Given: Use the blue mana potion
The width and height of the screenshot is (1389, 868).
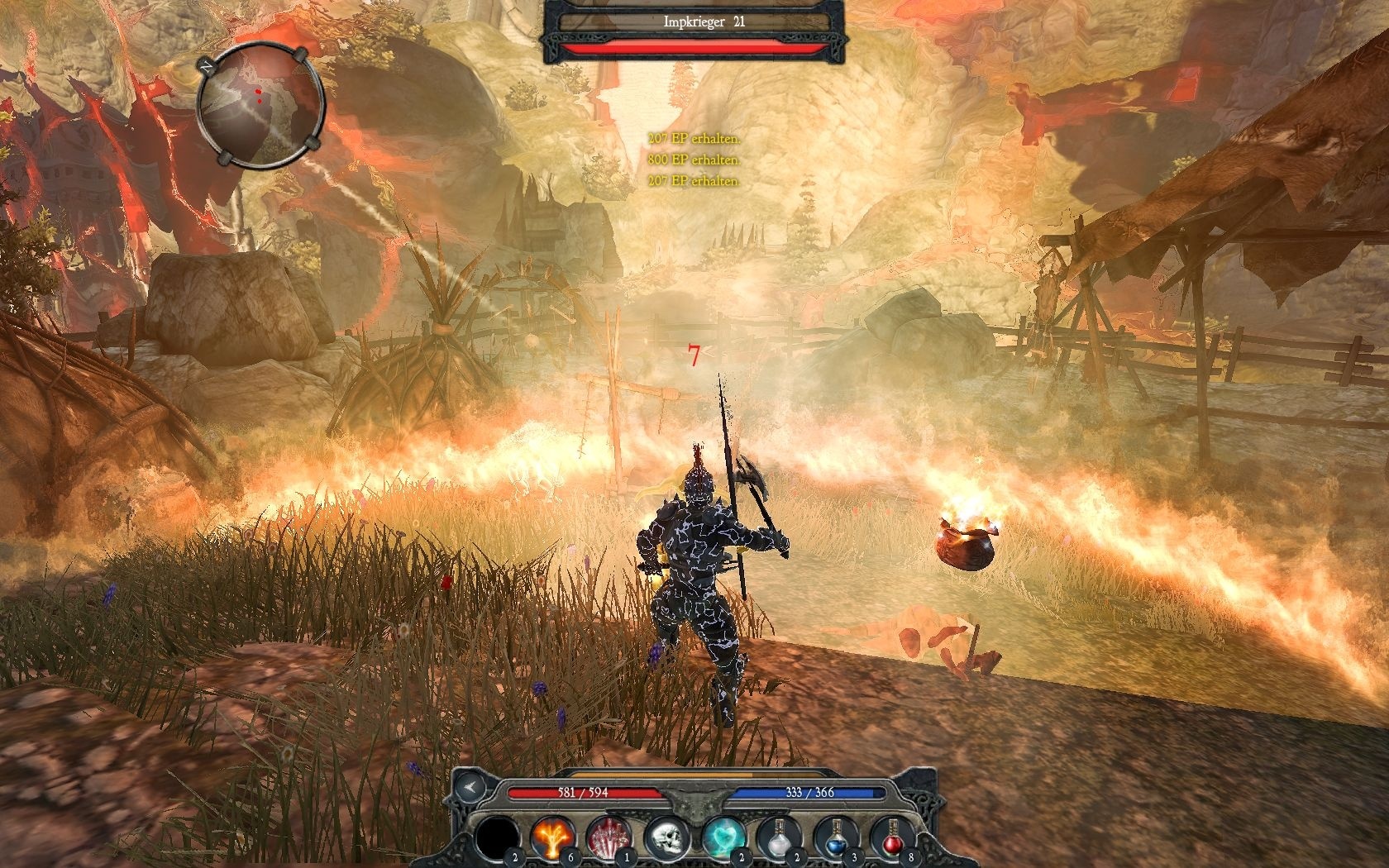Looking at the screenshot, I should point(836,838).
